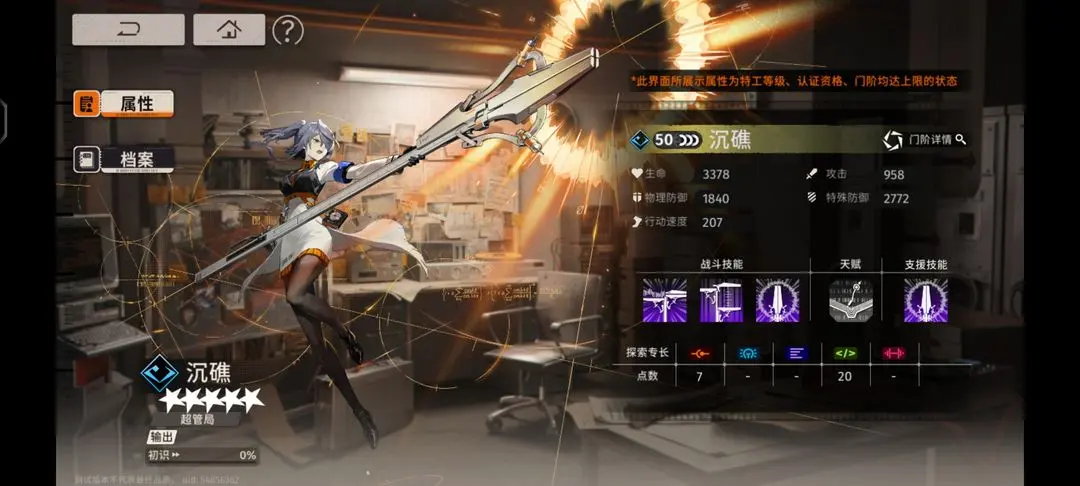Tap the red dumbbell specialty icon
Viewport: 1080px width, 486px height.
(894, 353)
